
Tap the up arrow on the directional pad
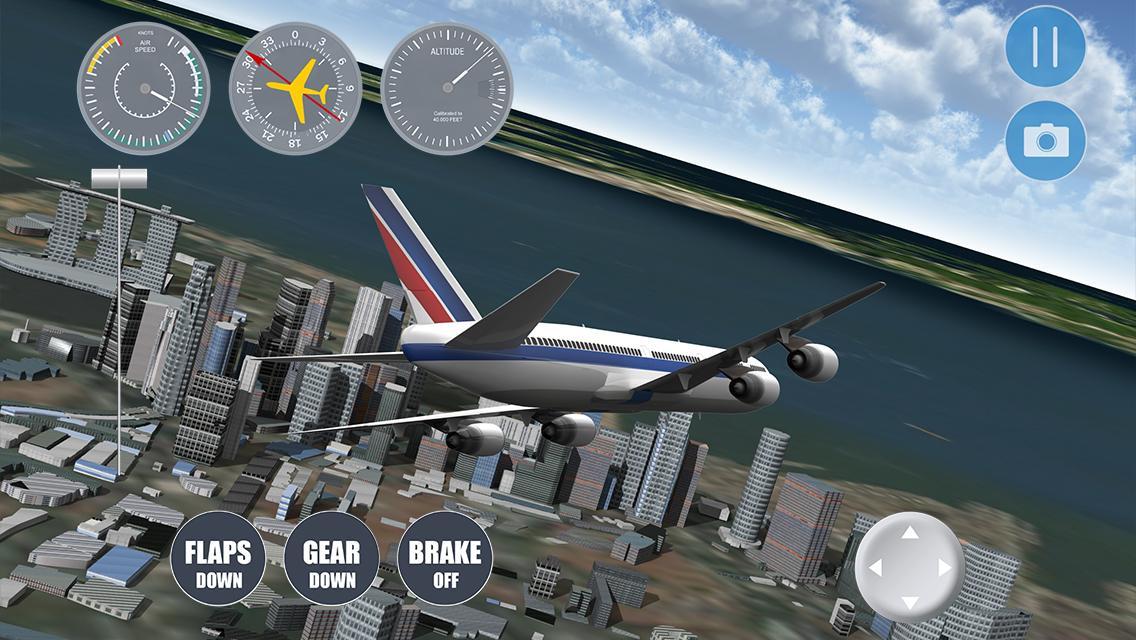909,533
